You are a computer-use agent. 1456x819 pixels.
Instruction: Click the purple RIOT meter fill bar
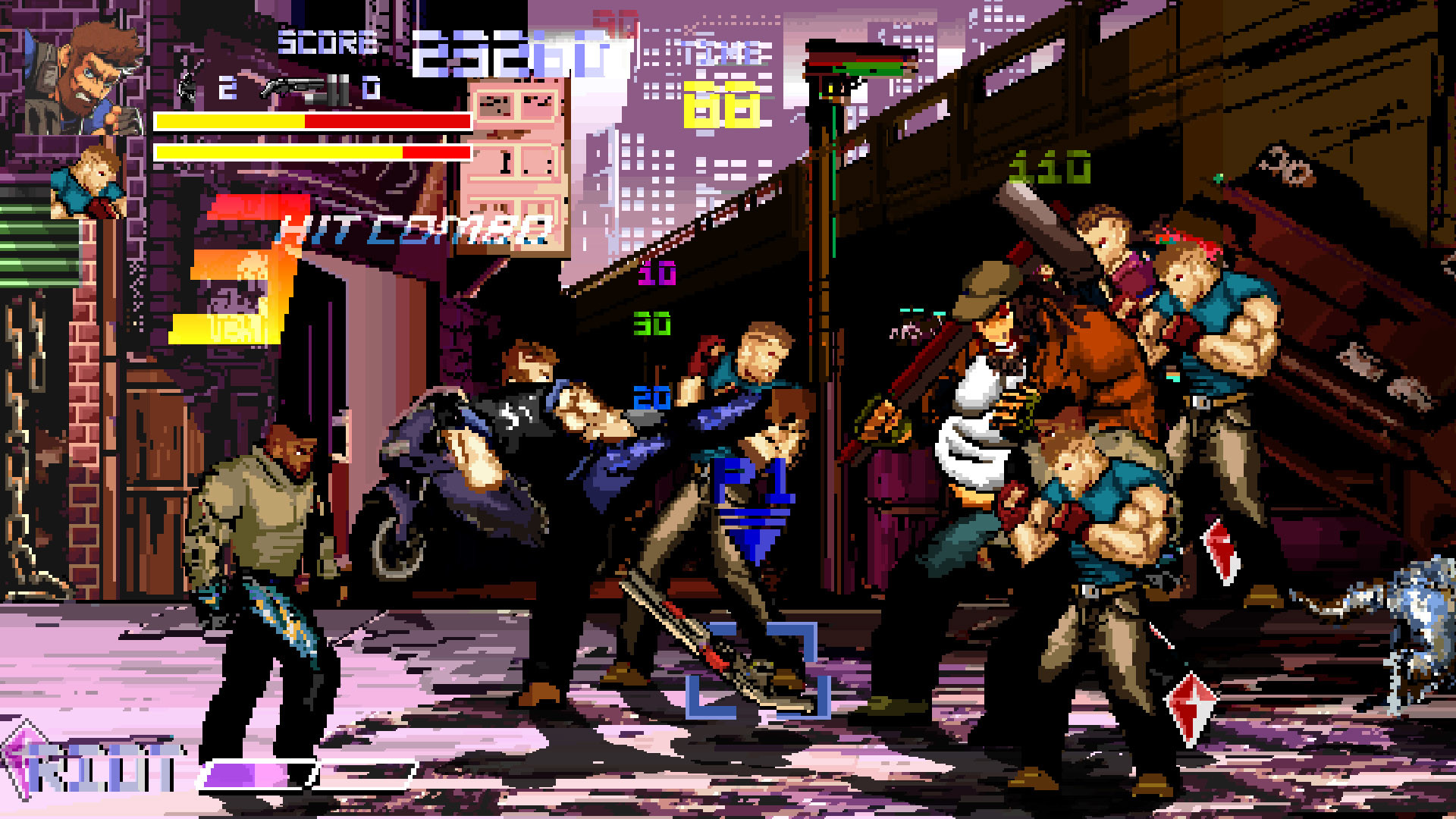tap(235, 773)
